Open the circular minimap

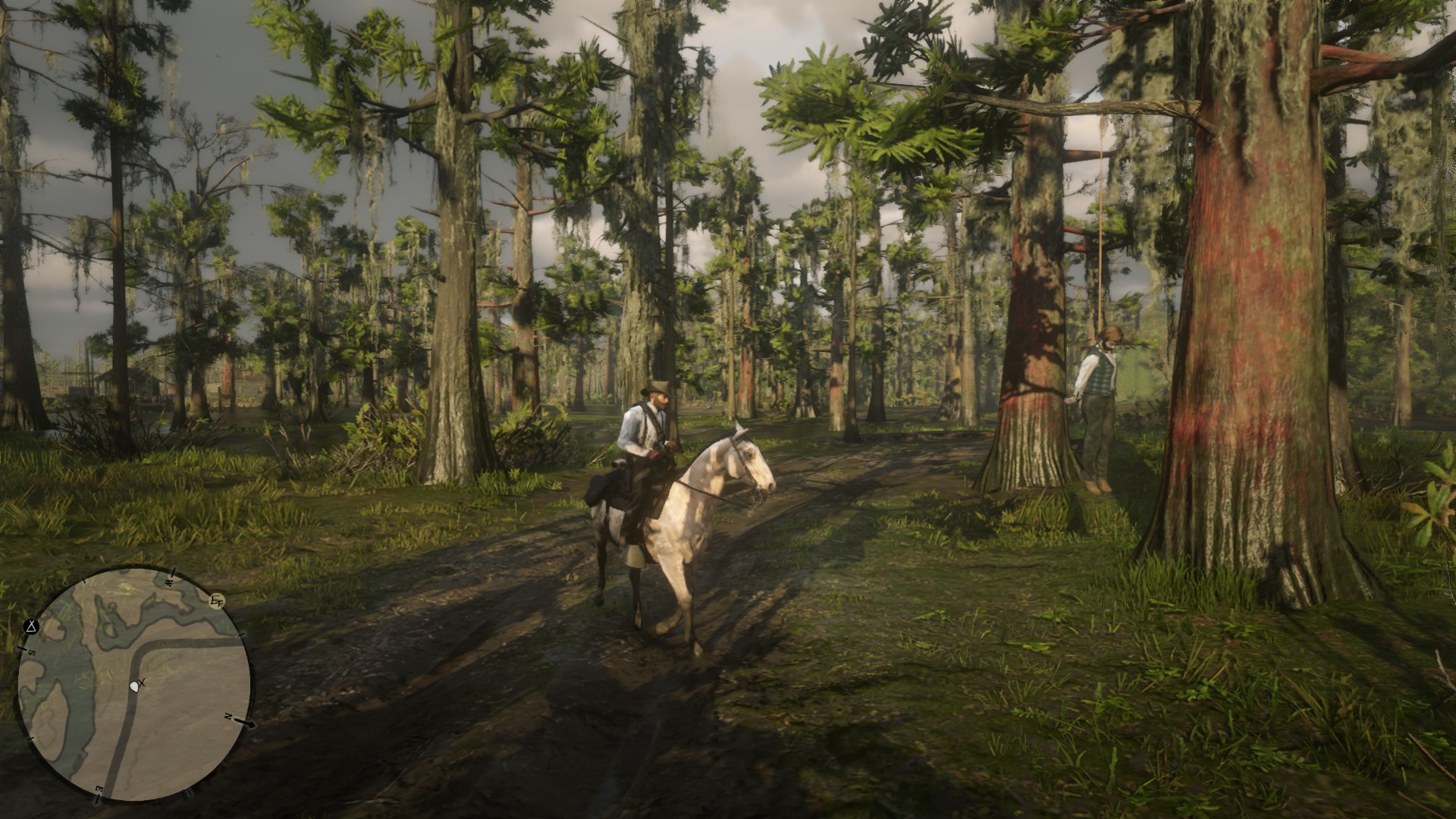[134, 685]
